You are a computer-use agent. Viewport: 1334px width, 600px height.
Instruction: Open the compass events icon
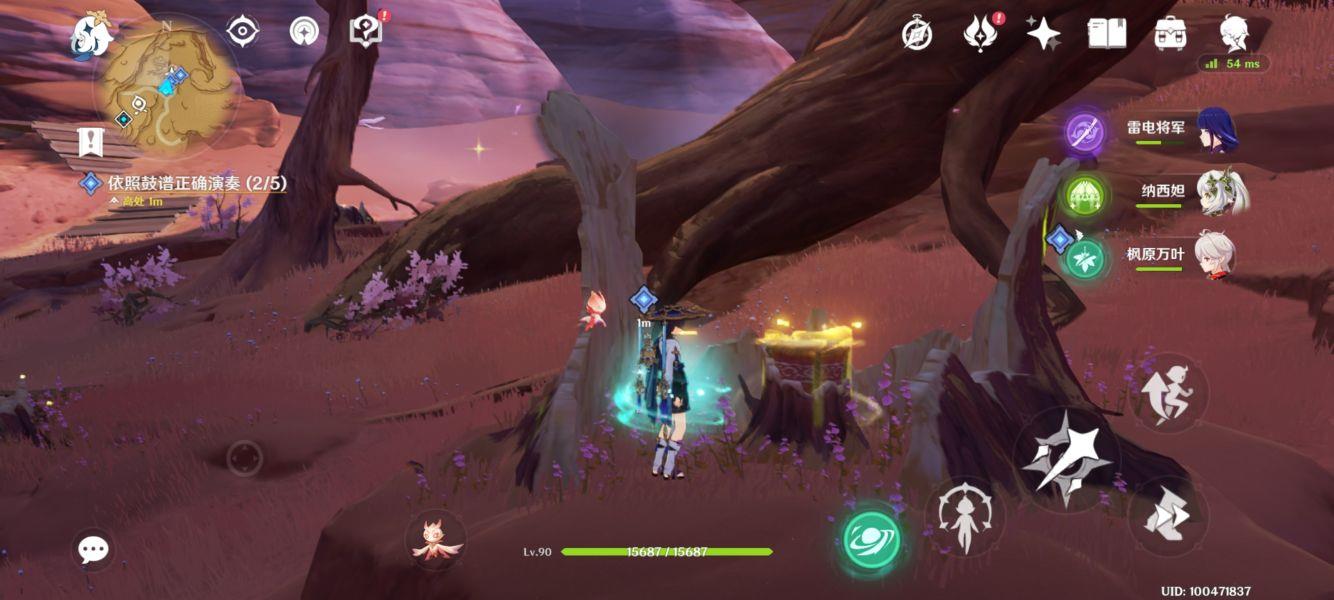(x=917, y=34)
